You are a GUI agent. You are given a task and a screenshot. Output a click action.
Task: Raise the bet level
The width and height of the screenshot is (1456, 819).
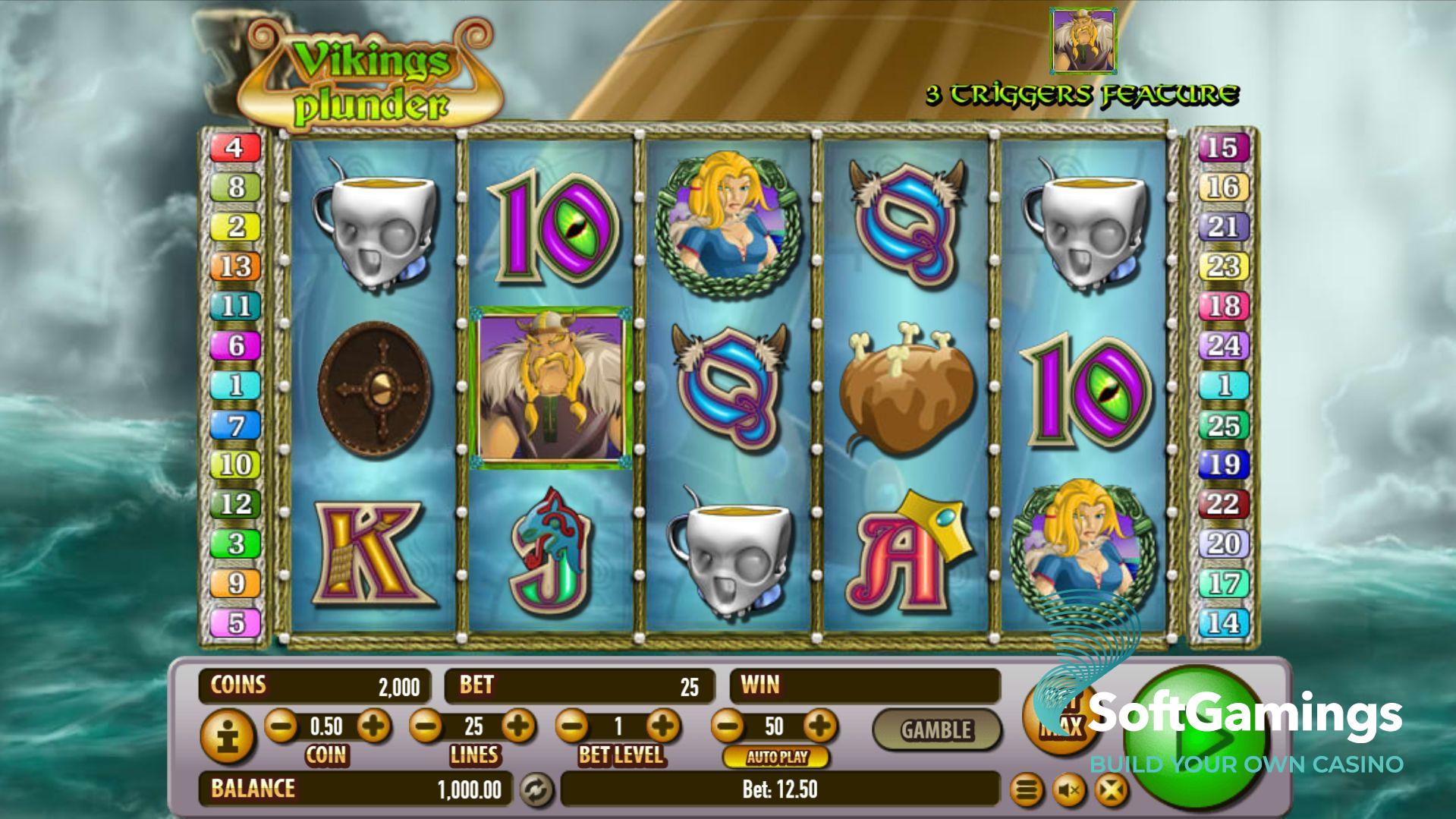click(x=664, y=726)
